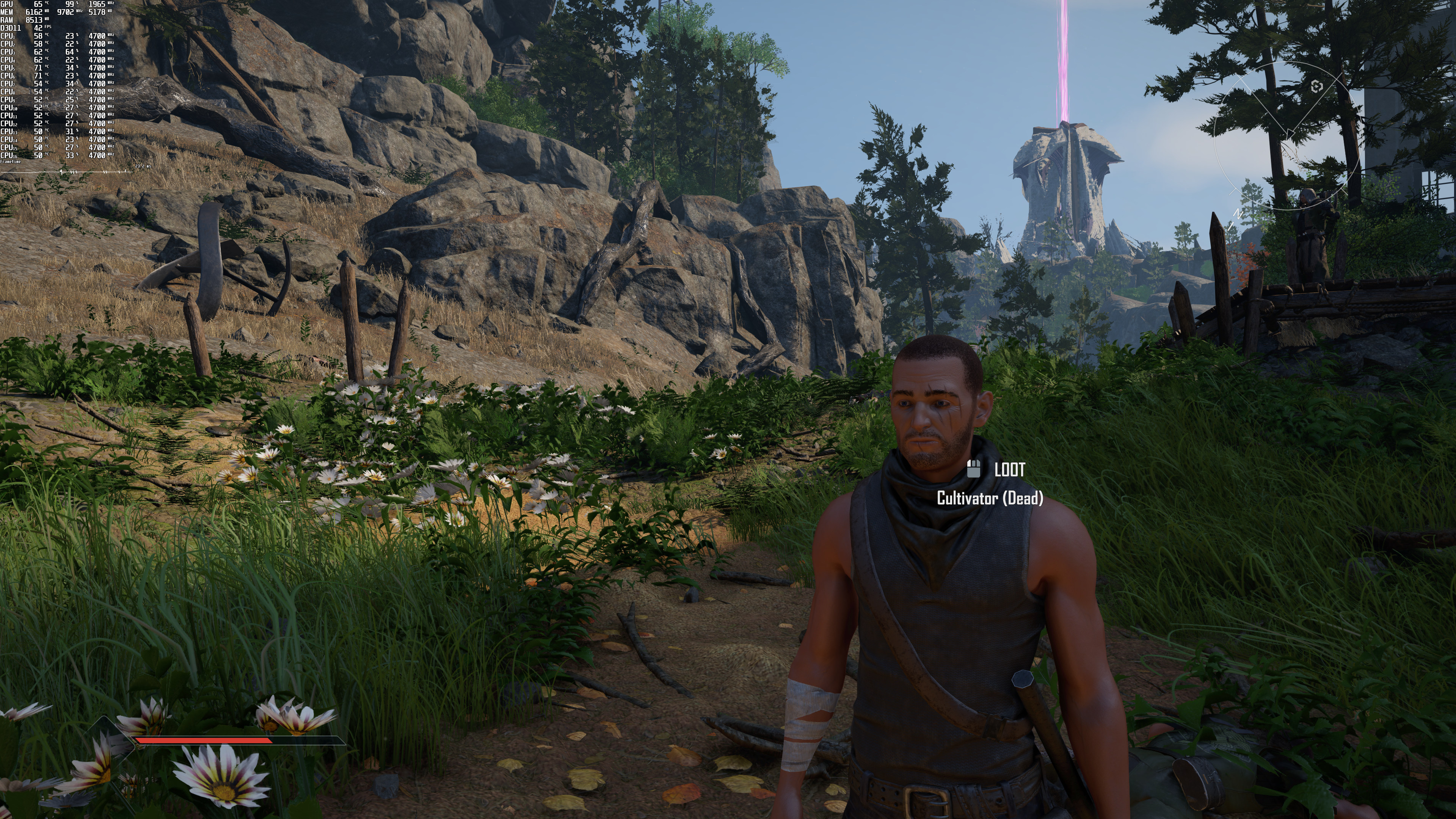Select the hexagonal marker on the radar
The width and height of the screenshot is (1456, 819).
(x=1316, y=86)
